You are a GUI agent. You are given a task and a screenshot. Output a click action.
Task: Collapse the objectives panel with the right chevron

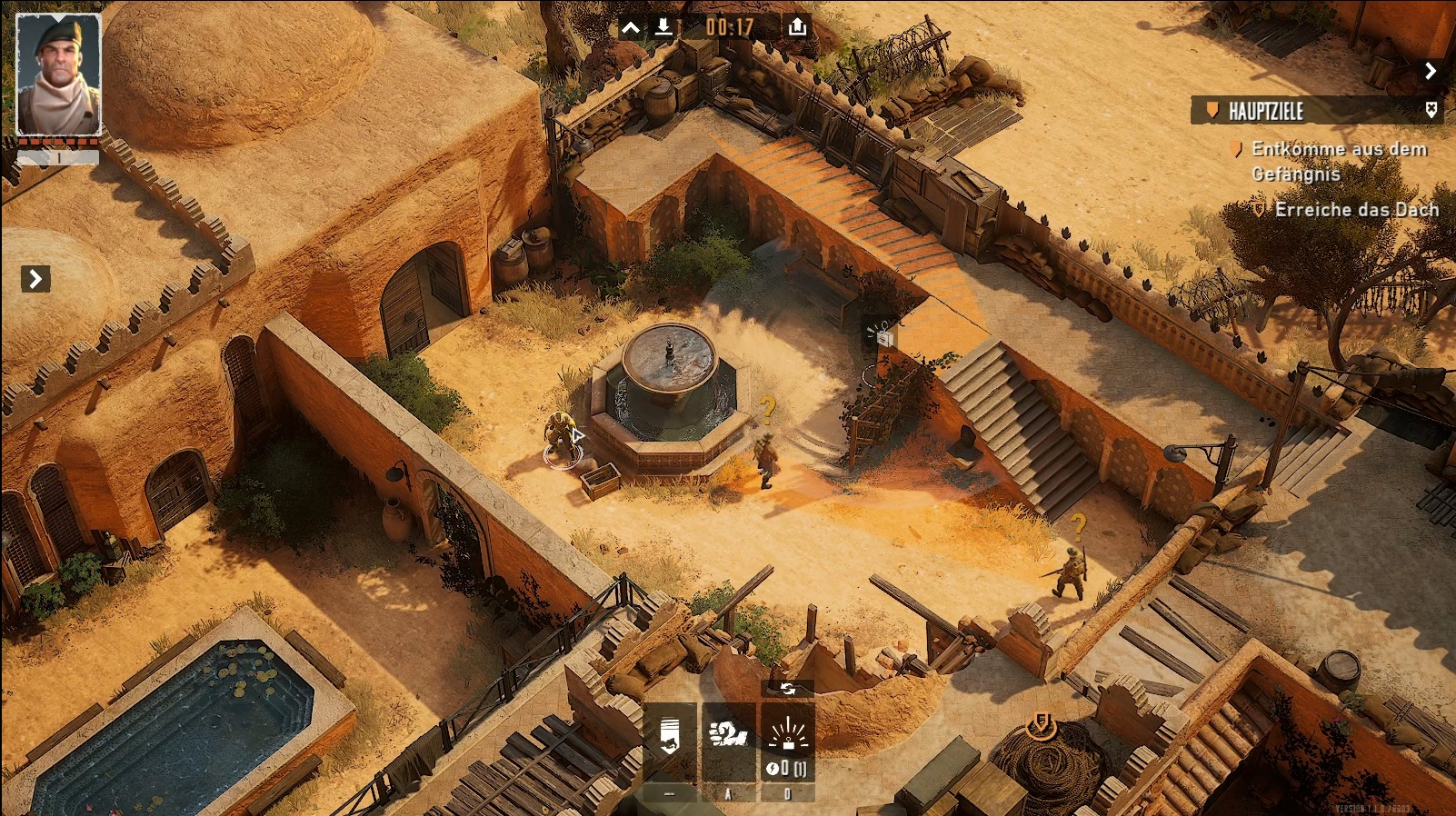pyautogui.click(x=1431, y=71)
